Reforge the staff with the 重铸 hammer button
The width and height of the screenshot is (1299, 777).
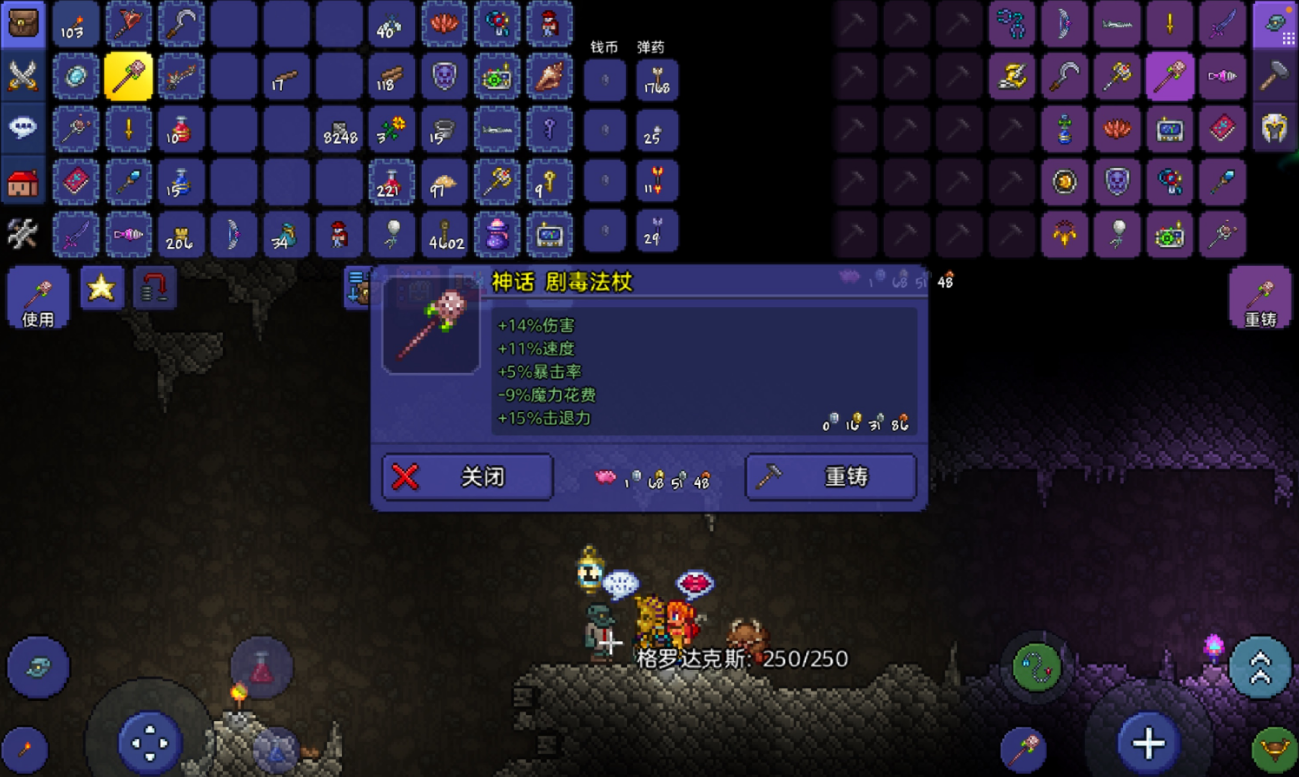831,477
